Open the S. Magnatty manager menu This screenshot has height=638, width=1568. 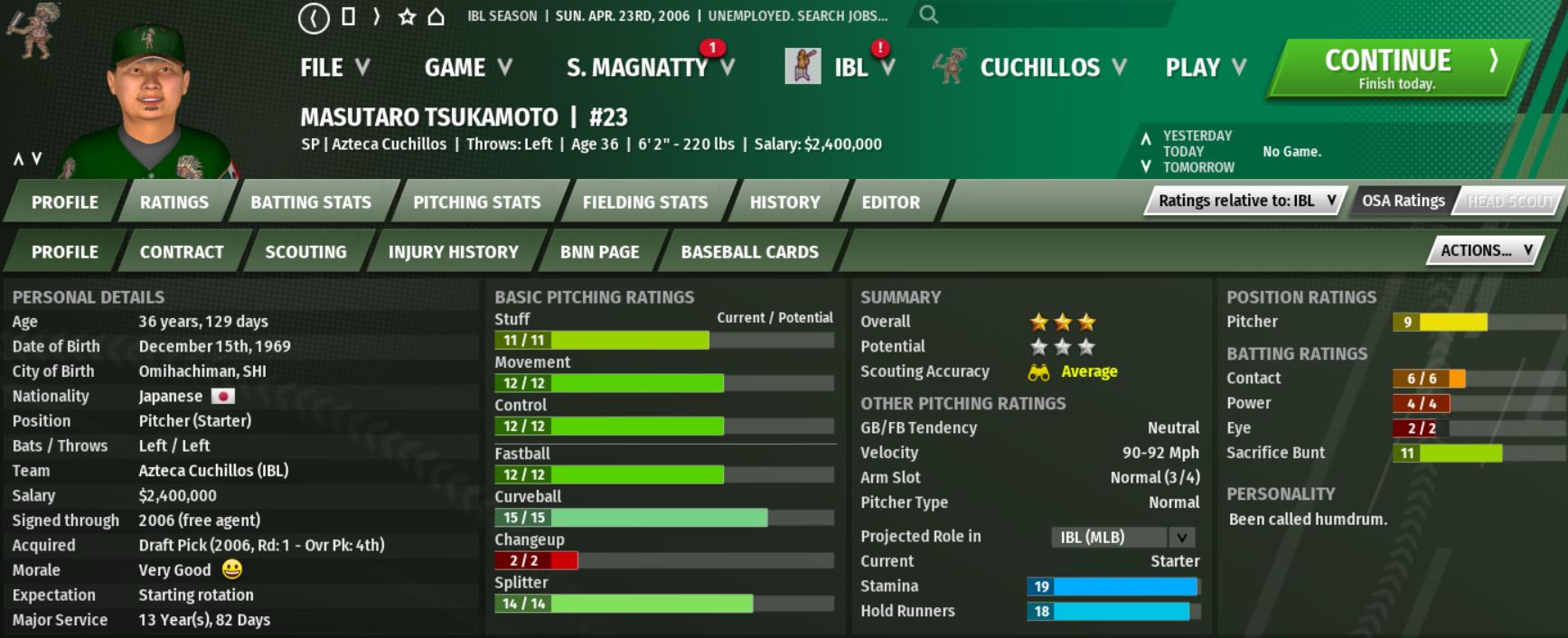point(650,68)
